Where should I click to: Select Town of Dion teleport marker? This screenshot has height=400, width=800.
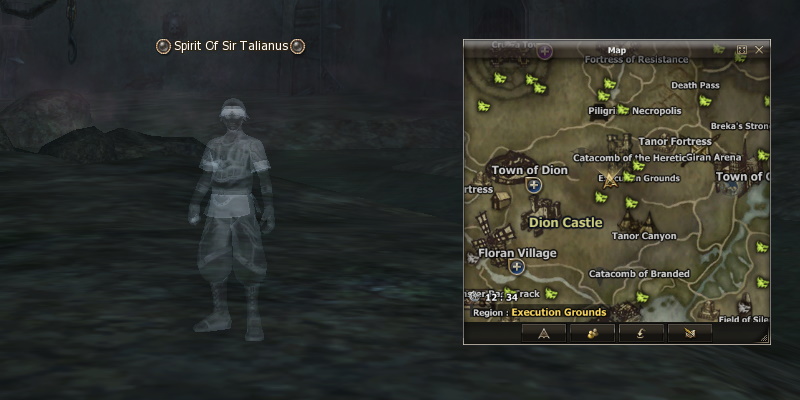[533, 185]
